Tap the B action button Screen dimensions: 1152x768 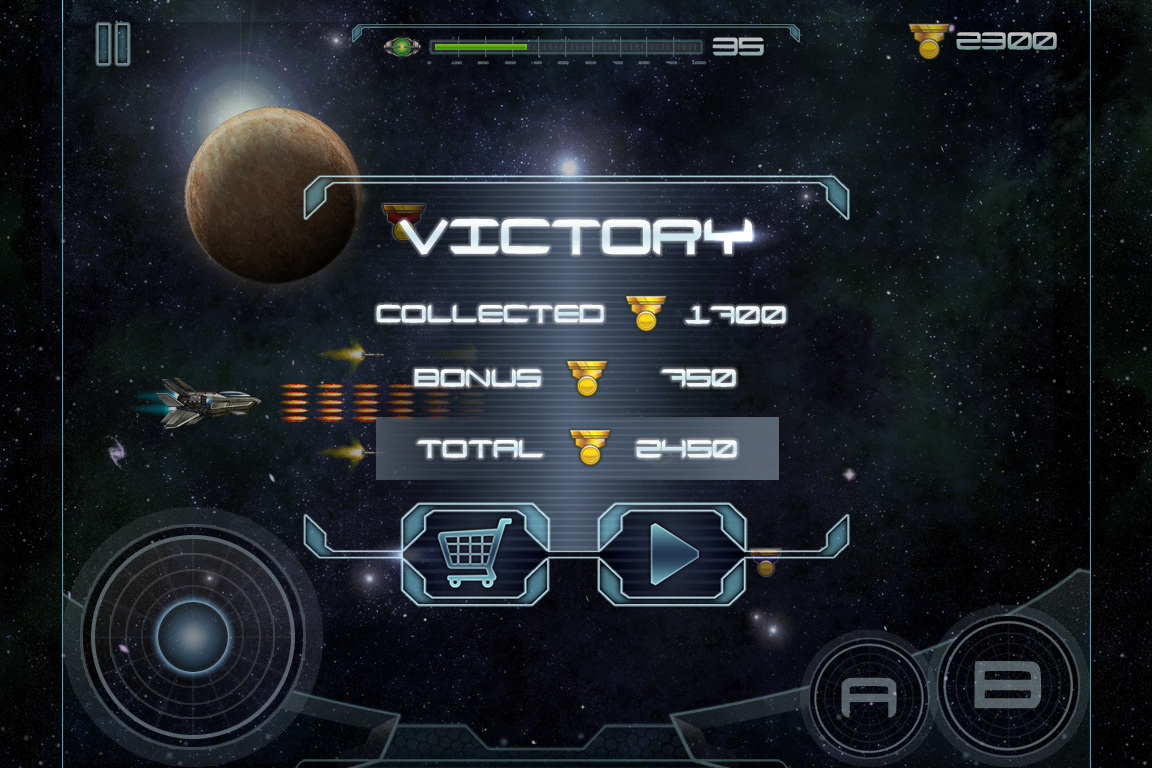[x=1006, y=686]
